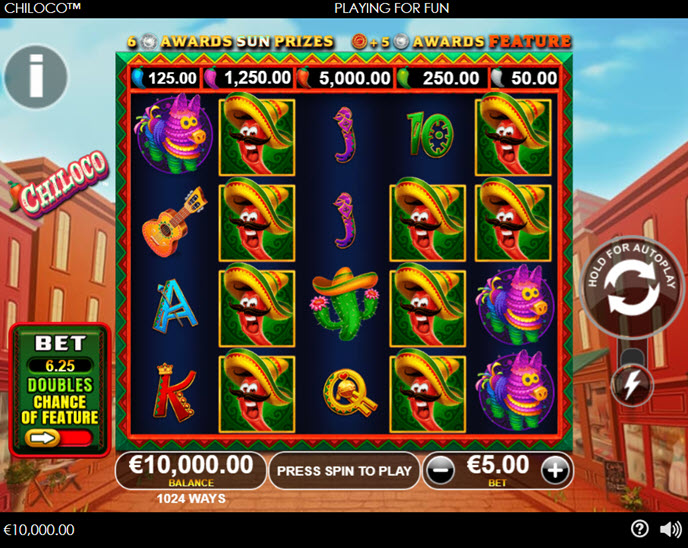The width and height of the screenshot is (688, 548).
Task: Toggle the Doubles Chance of Feature bet
Action: point(60,437)
